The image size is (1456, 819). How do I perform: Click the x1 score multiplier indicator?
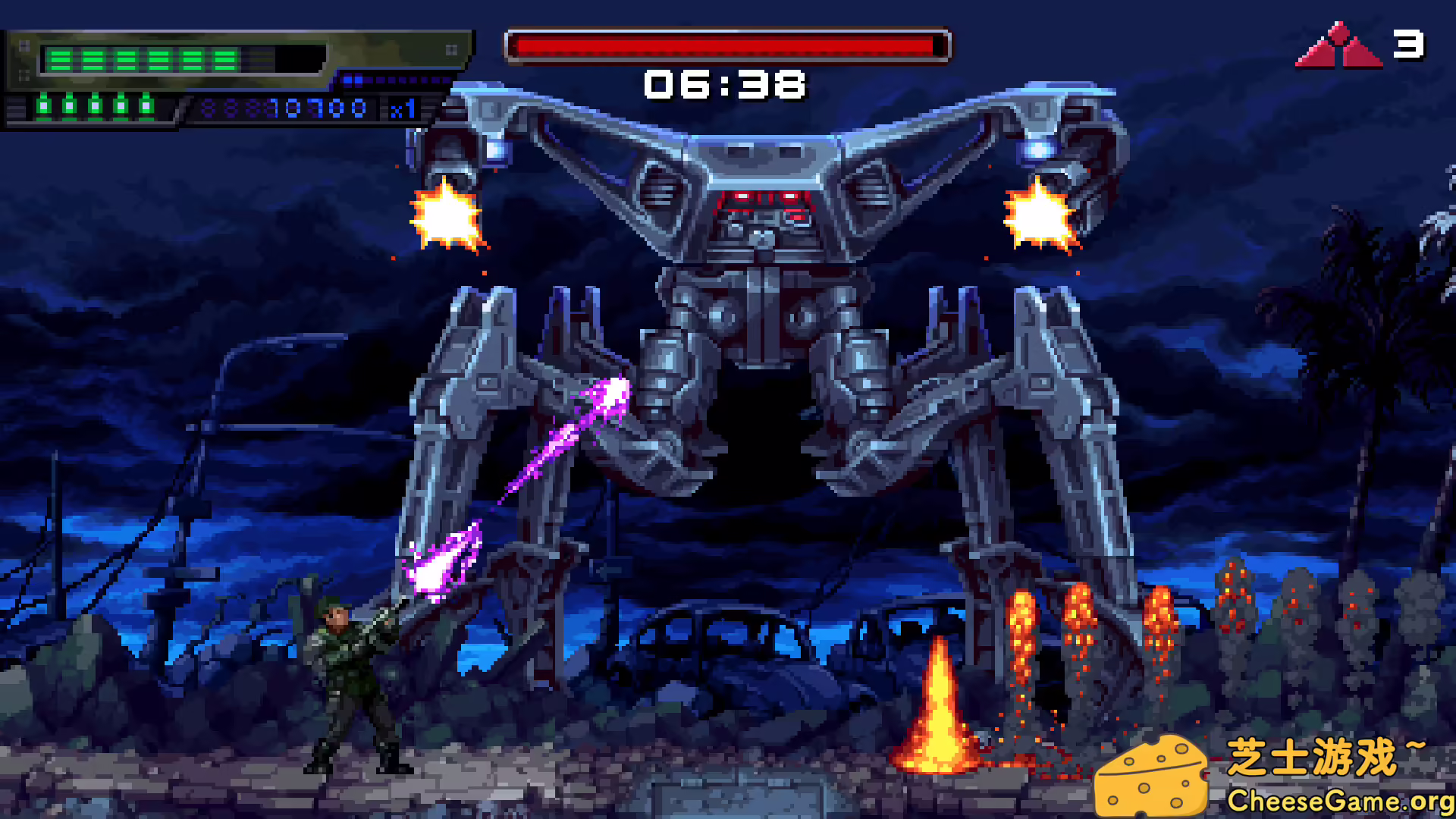[403, 110]
